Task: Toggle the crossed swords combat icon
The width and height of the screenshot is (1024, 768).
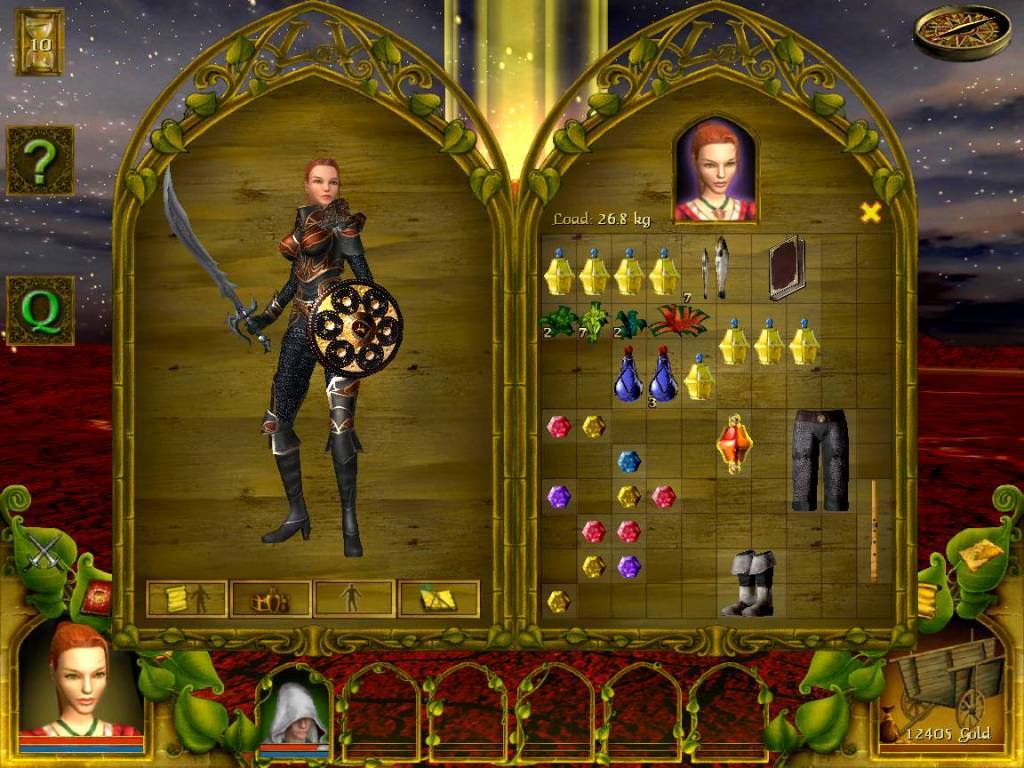Action: click(x=43, y=551)
